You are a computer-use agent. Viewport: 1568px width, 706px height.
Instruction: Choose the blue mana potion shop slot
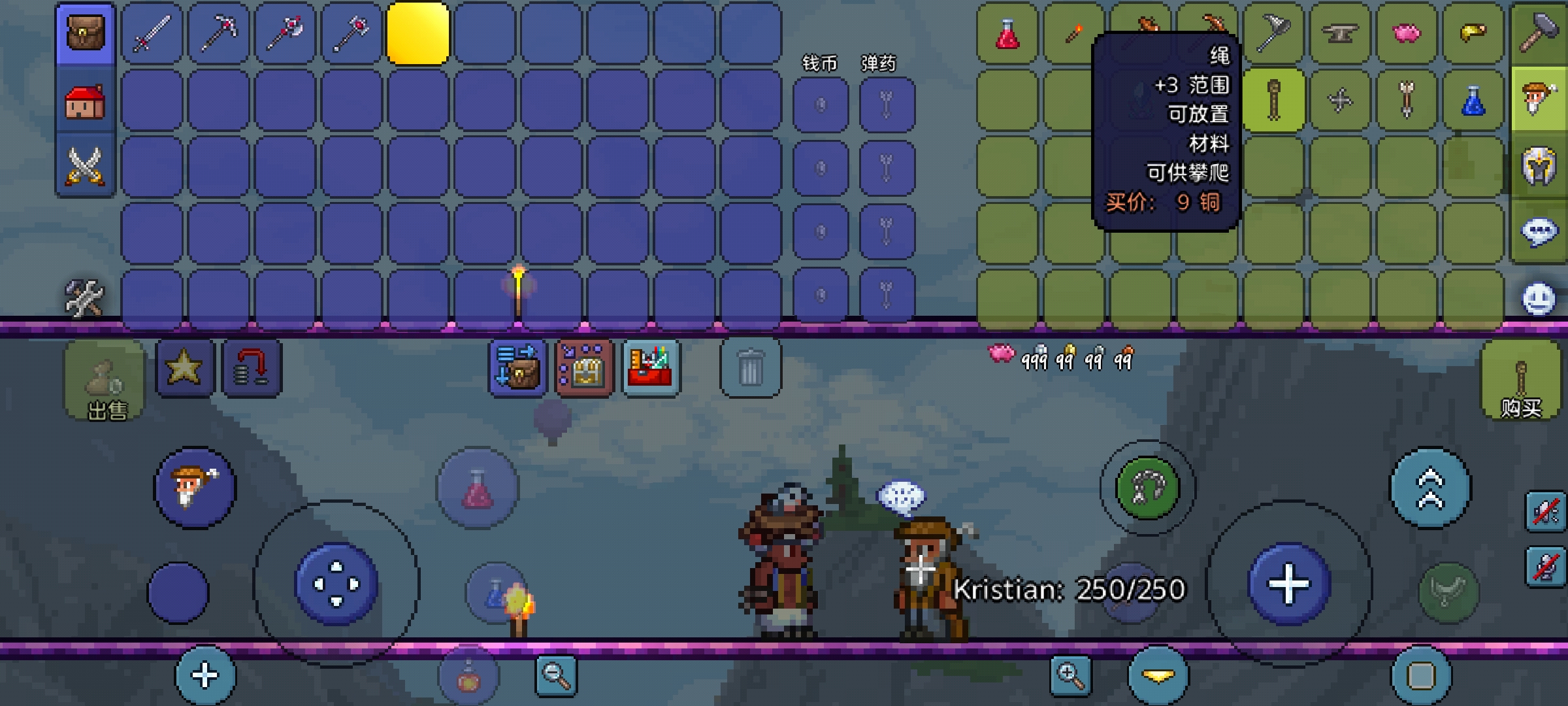tap(1473, 101)
